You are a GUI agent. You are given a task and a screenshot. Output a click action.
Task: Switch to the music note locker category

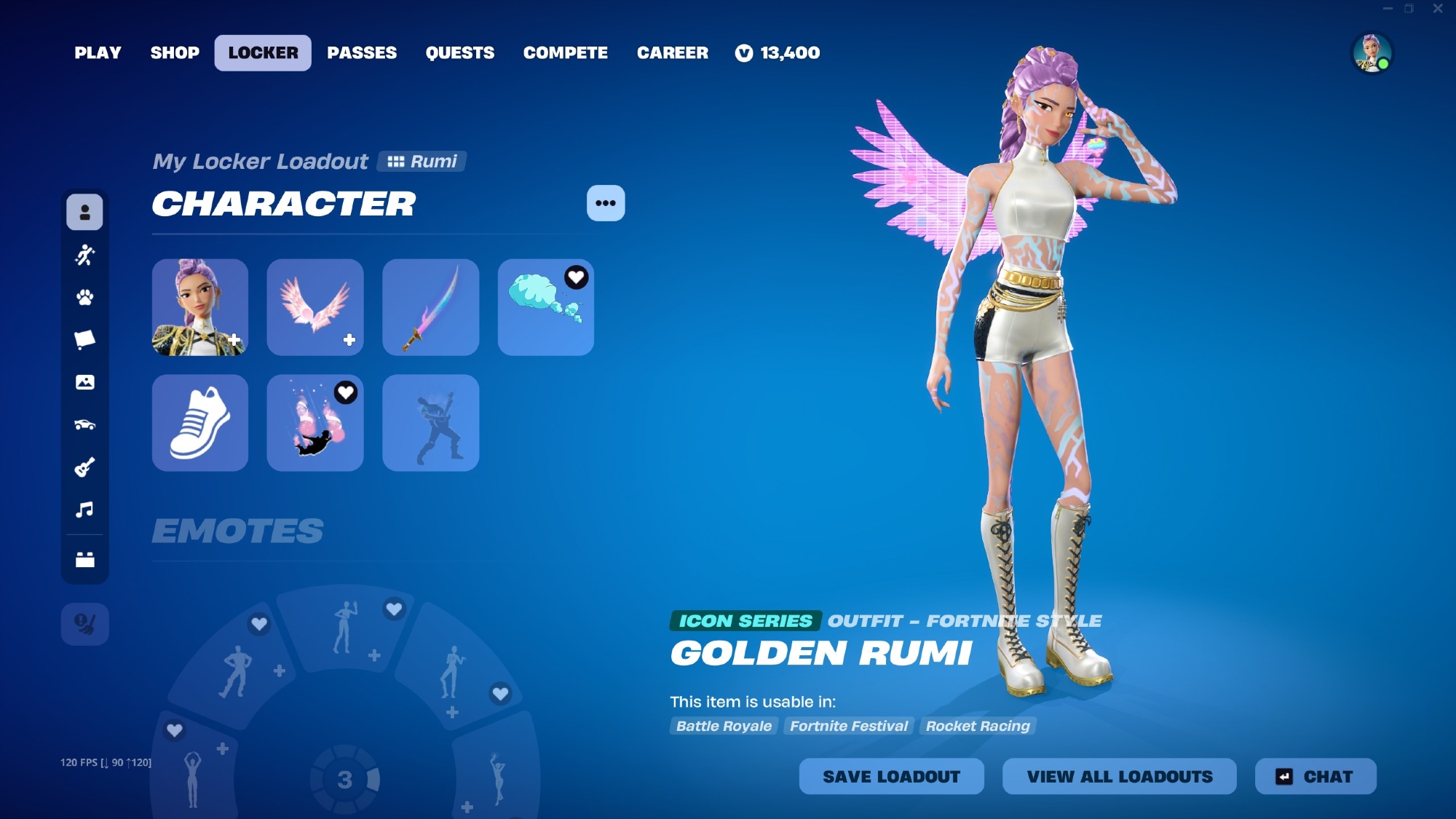coord(84,510)
